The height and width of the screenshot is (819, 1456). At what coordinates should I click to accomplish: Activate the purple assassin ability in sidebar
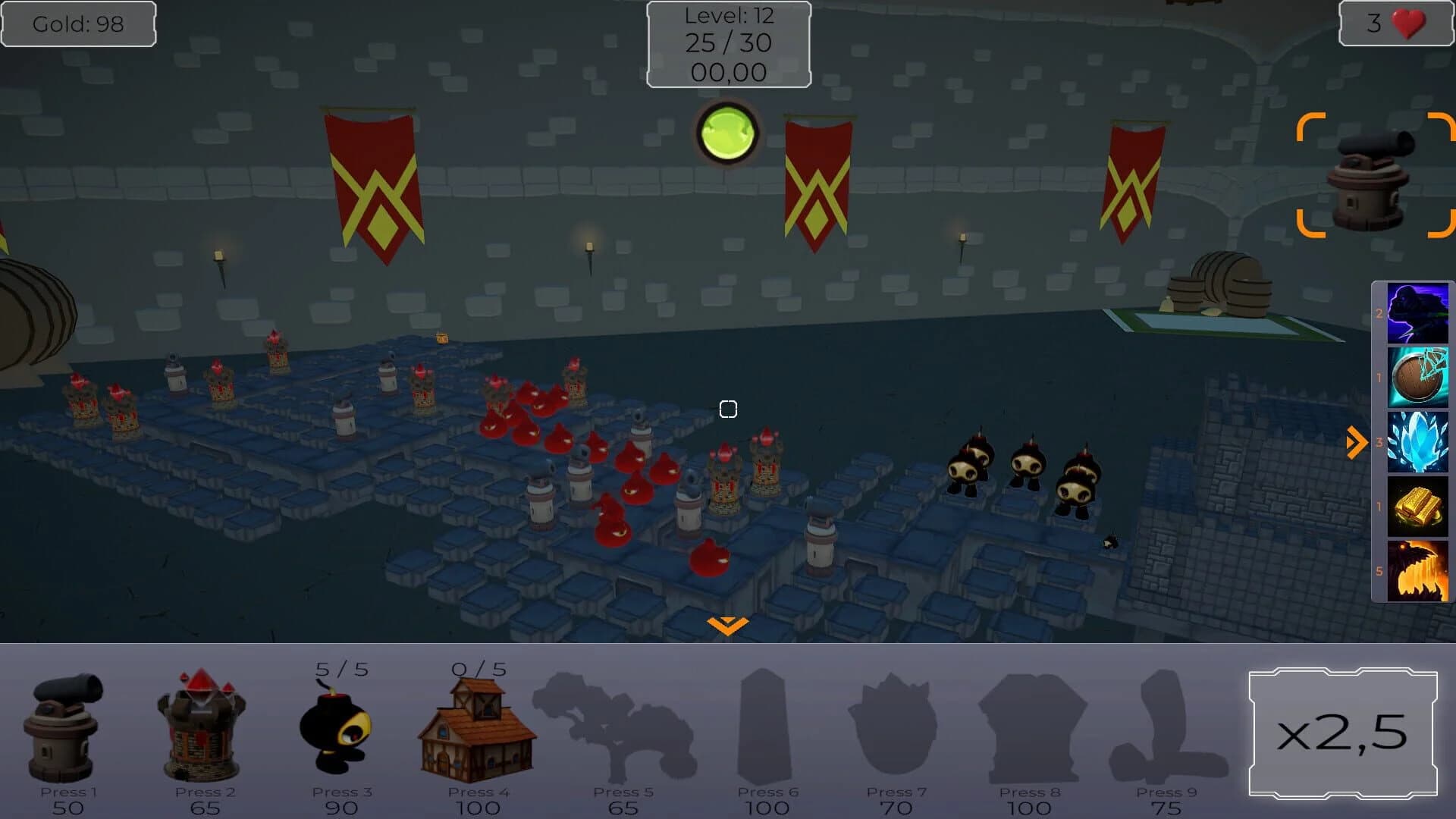(1417, 311)
